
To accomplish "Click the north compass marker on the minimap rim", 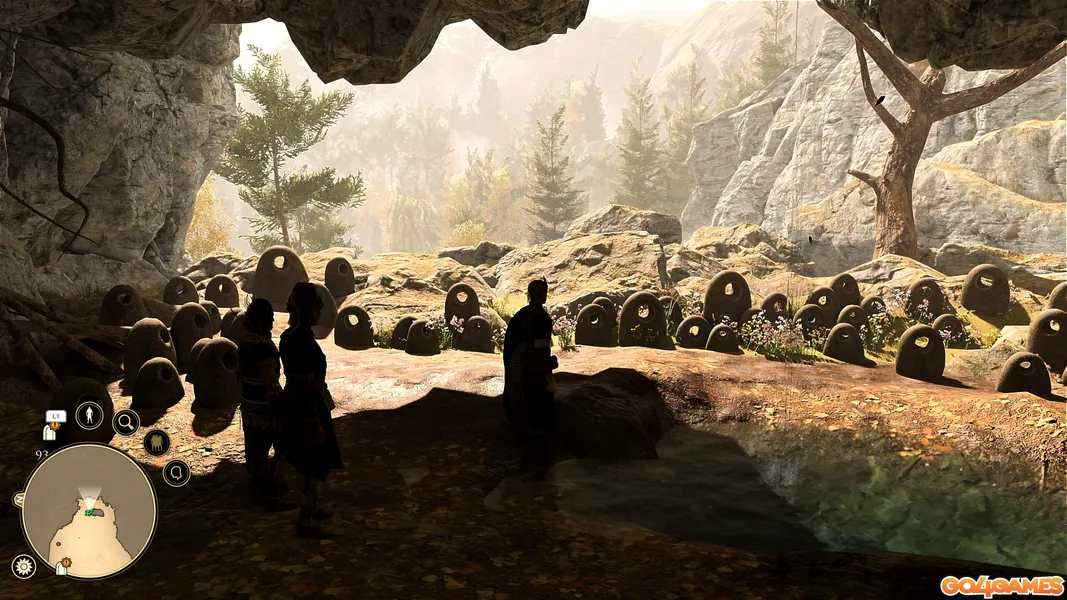I will 19,498.
